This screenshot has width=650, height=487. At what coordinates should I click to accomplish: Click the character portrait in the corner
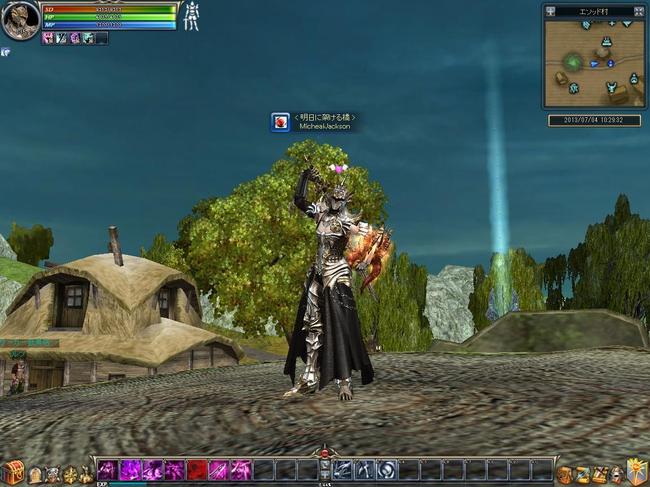19,19
